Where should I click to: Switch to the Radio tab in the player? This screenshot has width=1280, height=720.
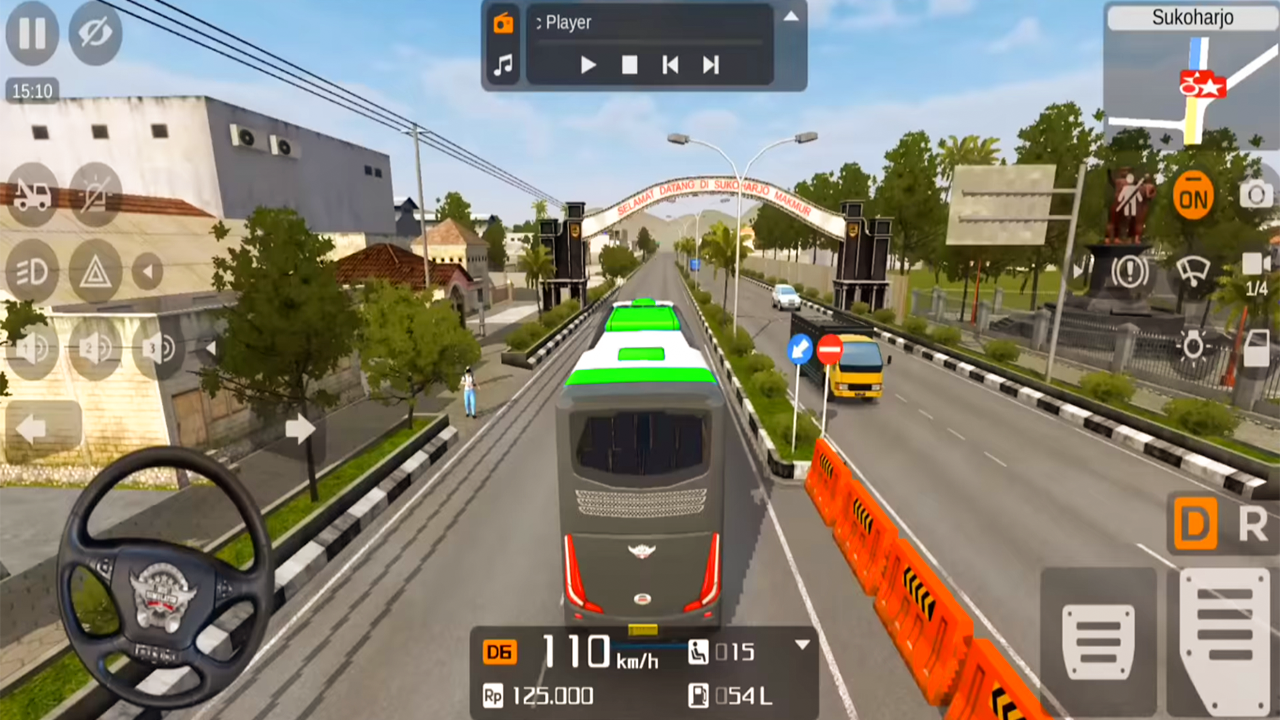(x=504, y=22)
